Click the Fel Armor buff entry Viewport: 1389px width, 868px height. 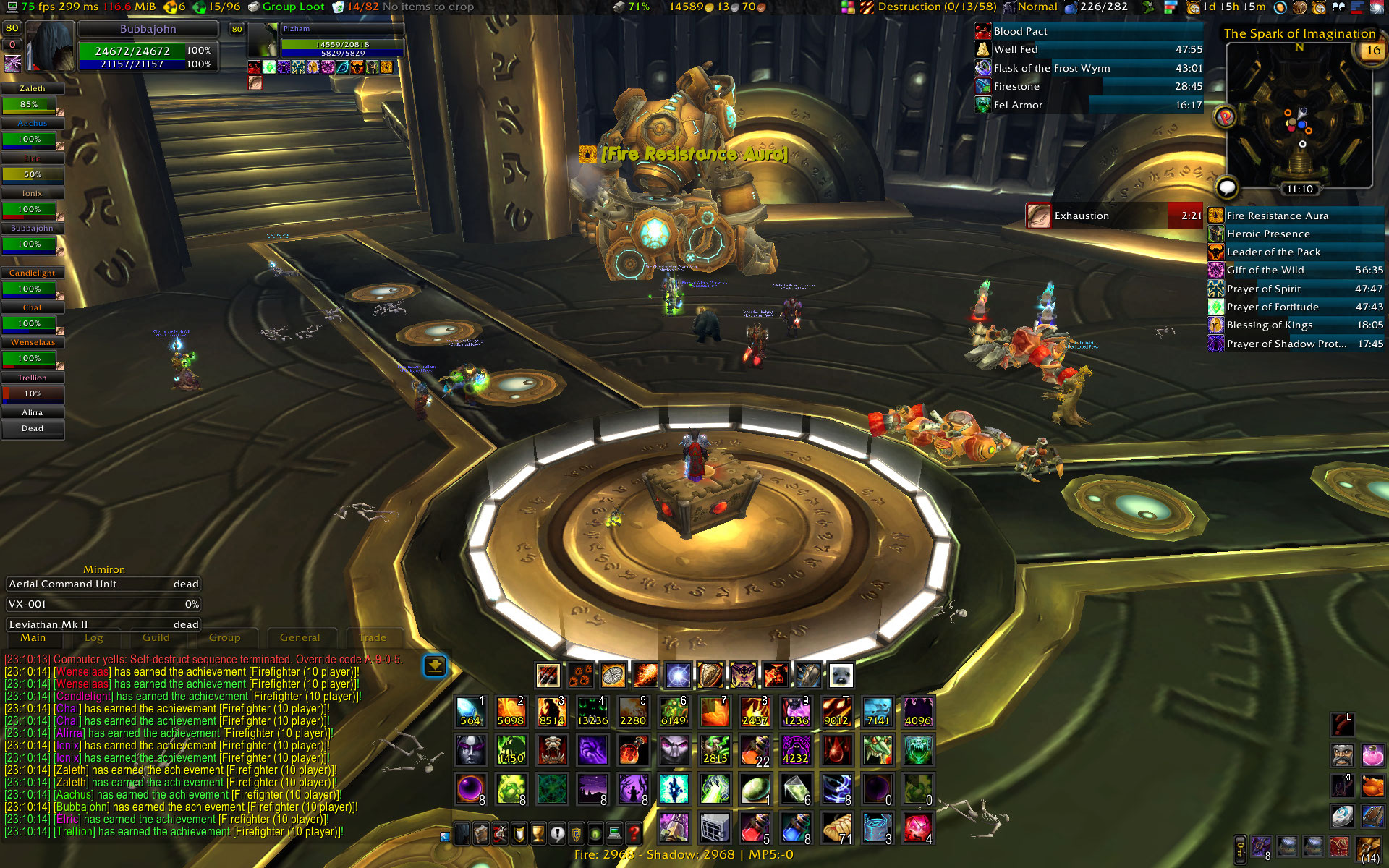click(1018, 105)
